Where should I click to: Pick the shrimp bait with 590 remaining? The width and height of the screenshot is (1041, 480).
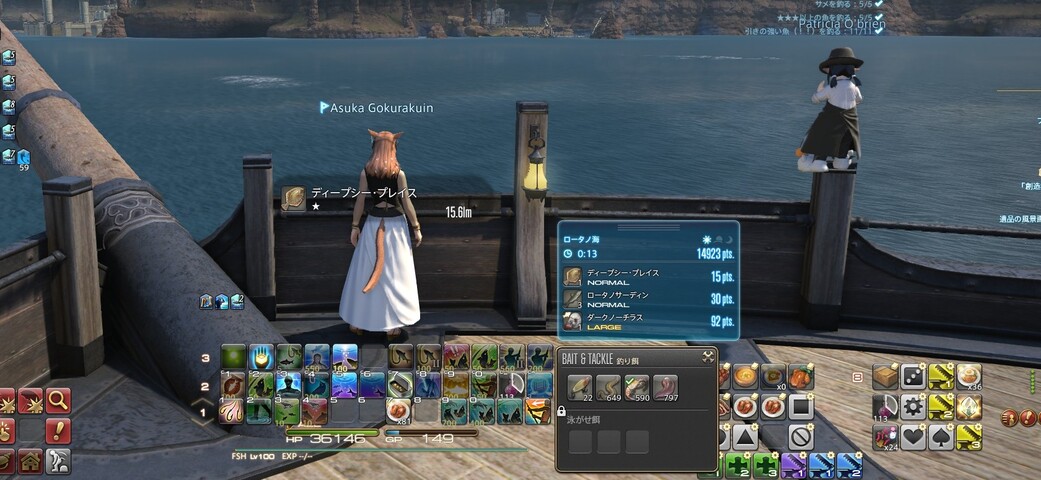tap(637, 388)
